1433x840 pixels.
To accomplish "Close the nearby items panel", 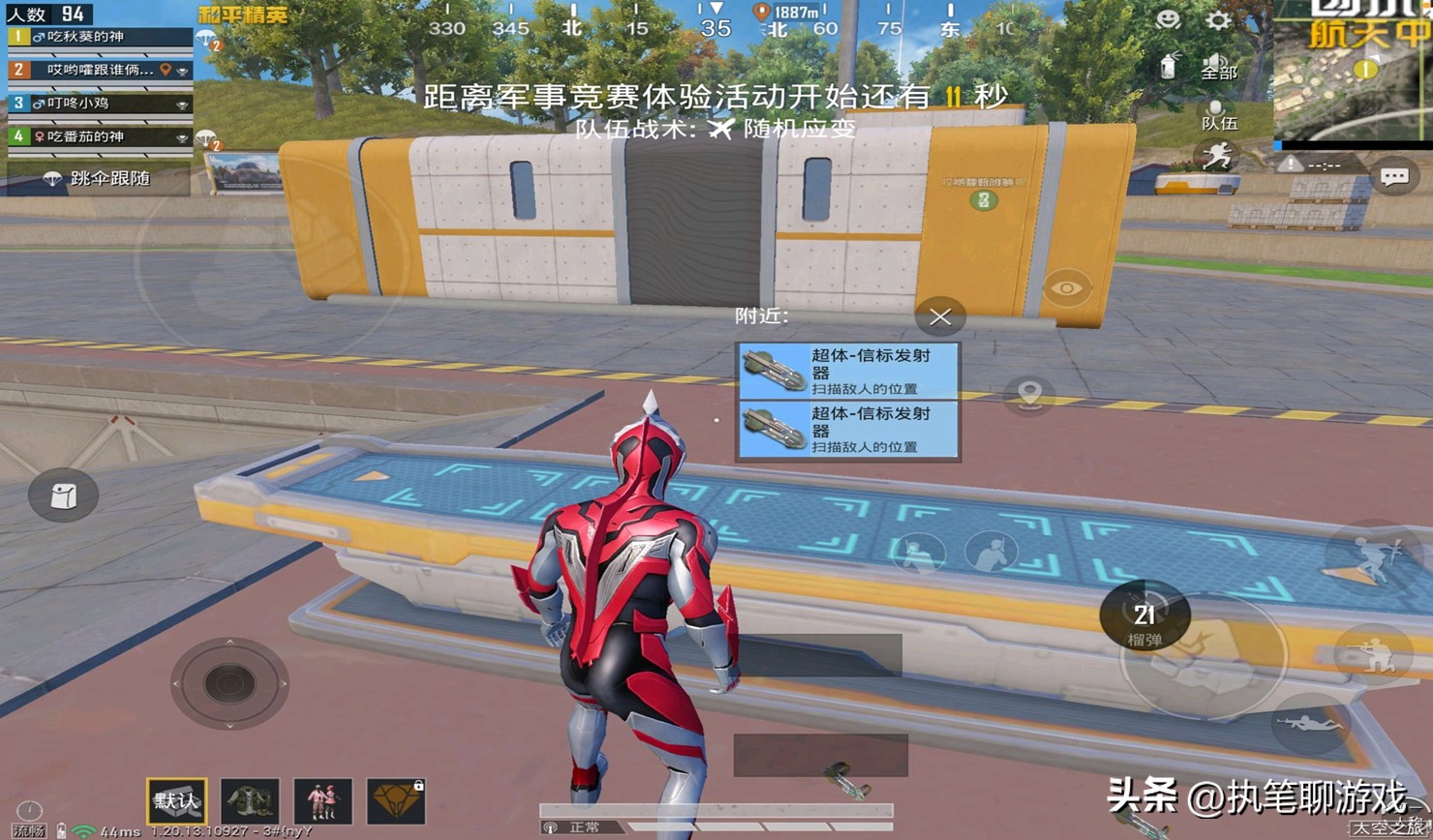I will [939, 316].
